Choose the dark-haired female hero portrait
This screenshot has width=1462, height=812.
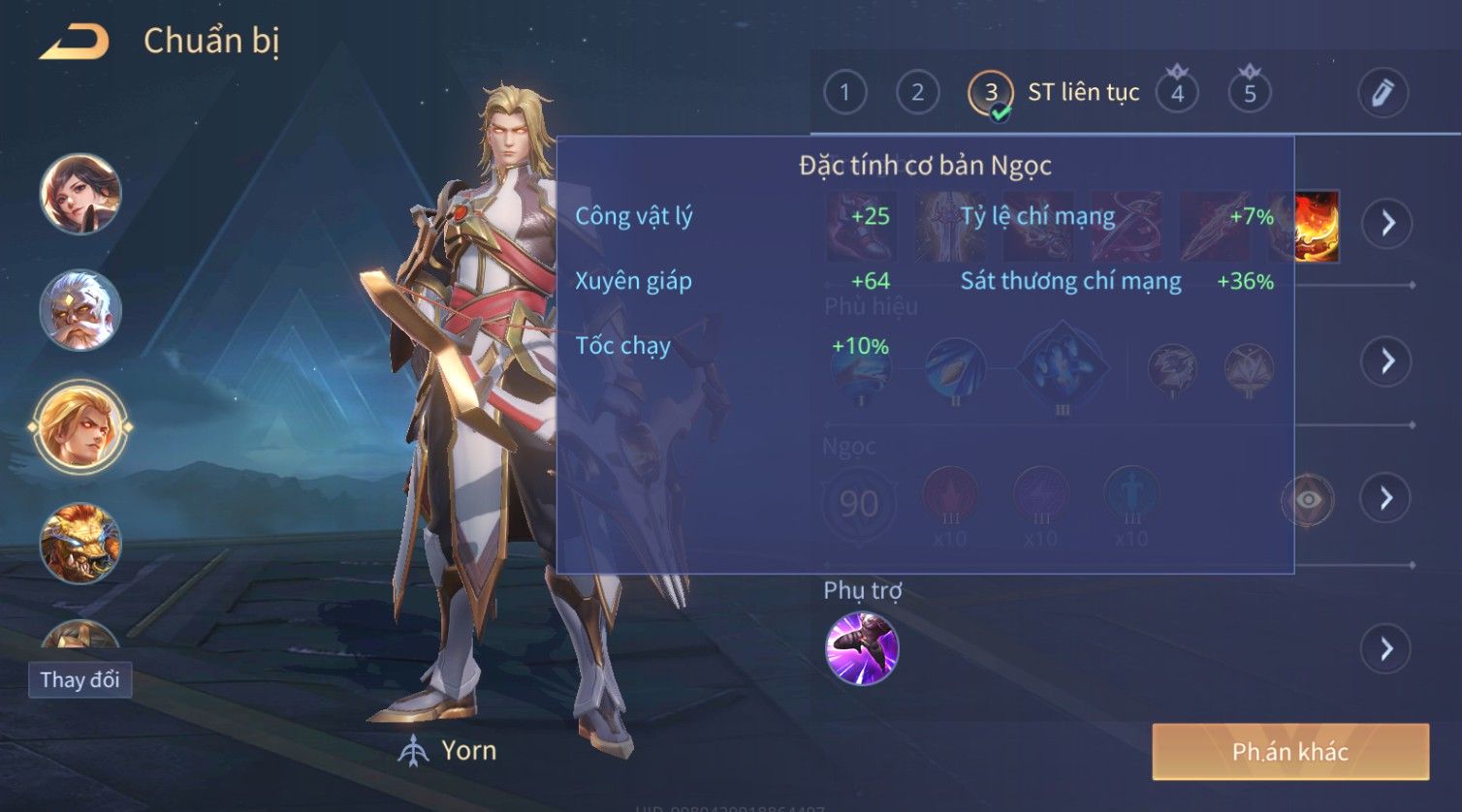coord(80,194)
